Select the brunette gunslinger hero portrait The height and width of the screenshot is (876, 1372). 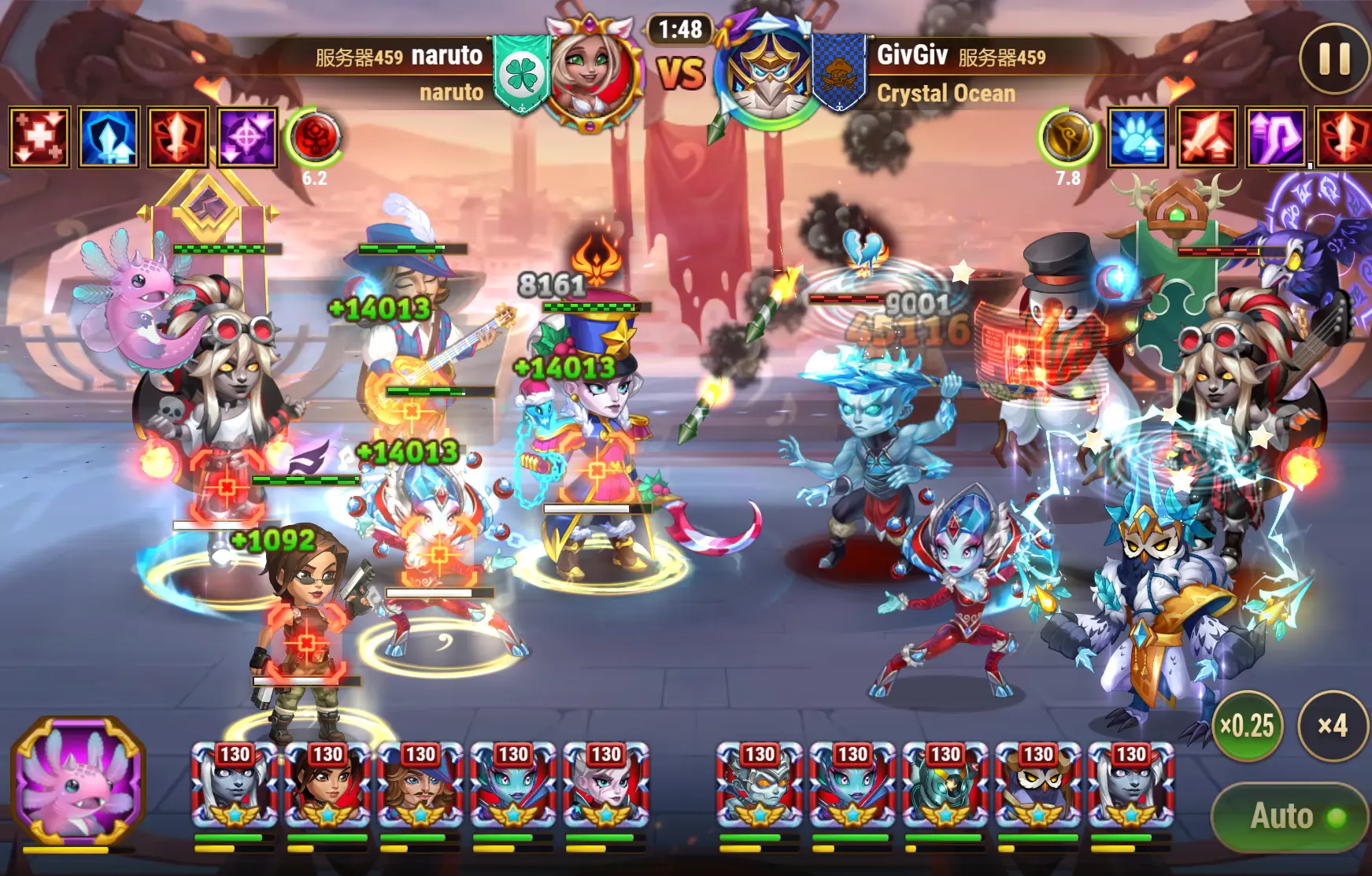coord(327,785)
